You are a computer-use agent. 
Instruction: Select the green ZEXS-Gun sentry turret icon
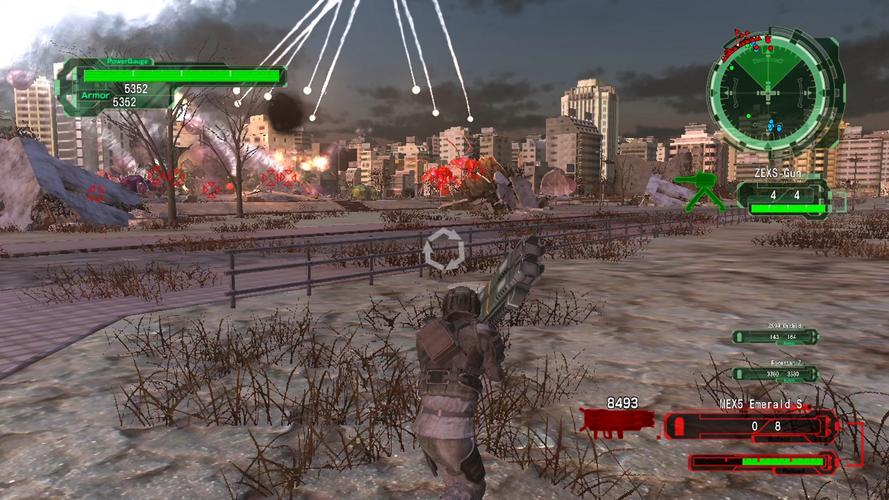coord(700,191)
